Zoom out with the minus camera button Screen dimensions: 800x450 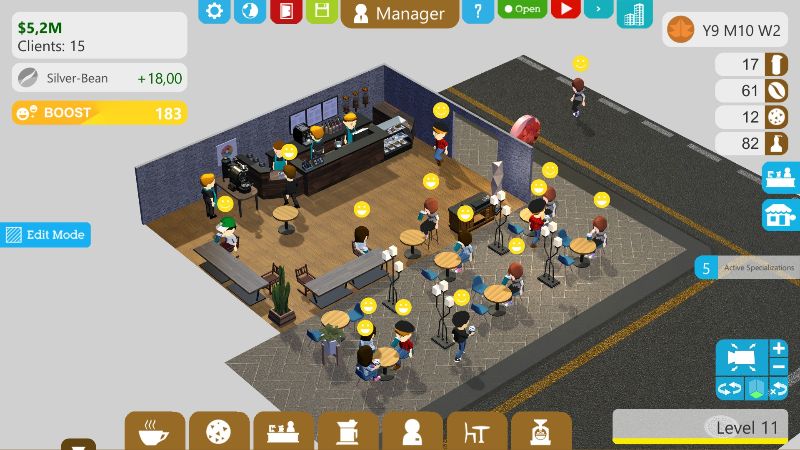tap(779, 366)
